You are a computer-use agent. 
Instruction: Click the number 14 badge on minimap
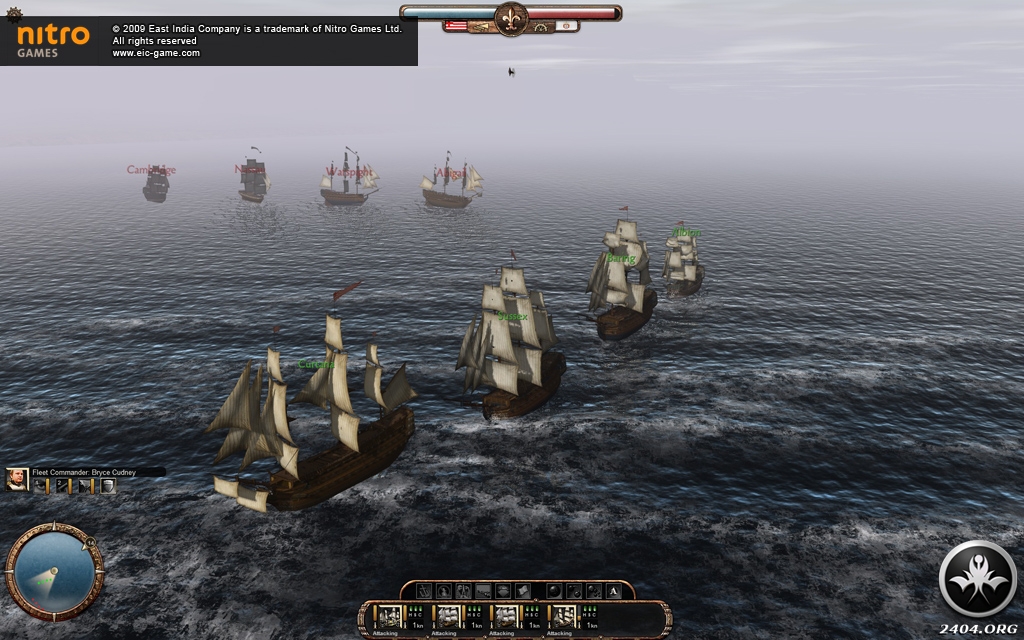click(x=90, y=543)
